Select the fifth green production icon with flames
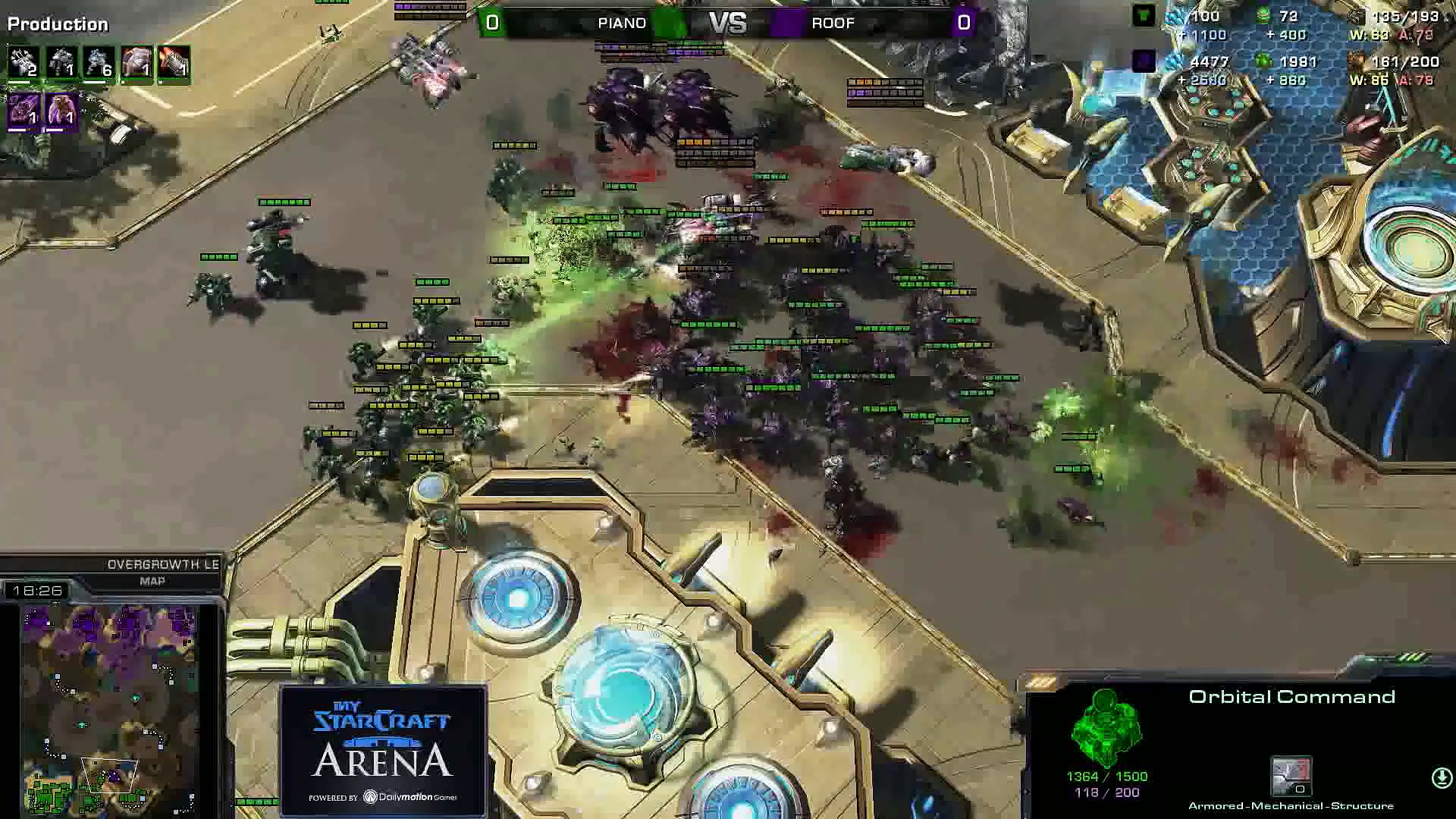Screen dimensions: 1456x819 tap(174, 63)
